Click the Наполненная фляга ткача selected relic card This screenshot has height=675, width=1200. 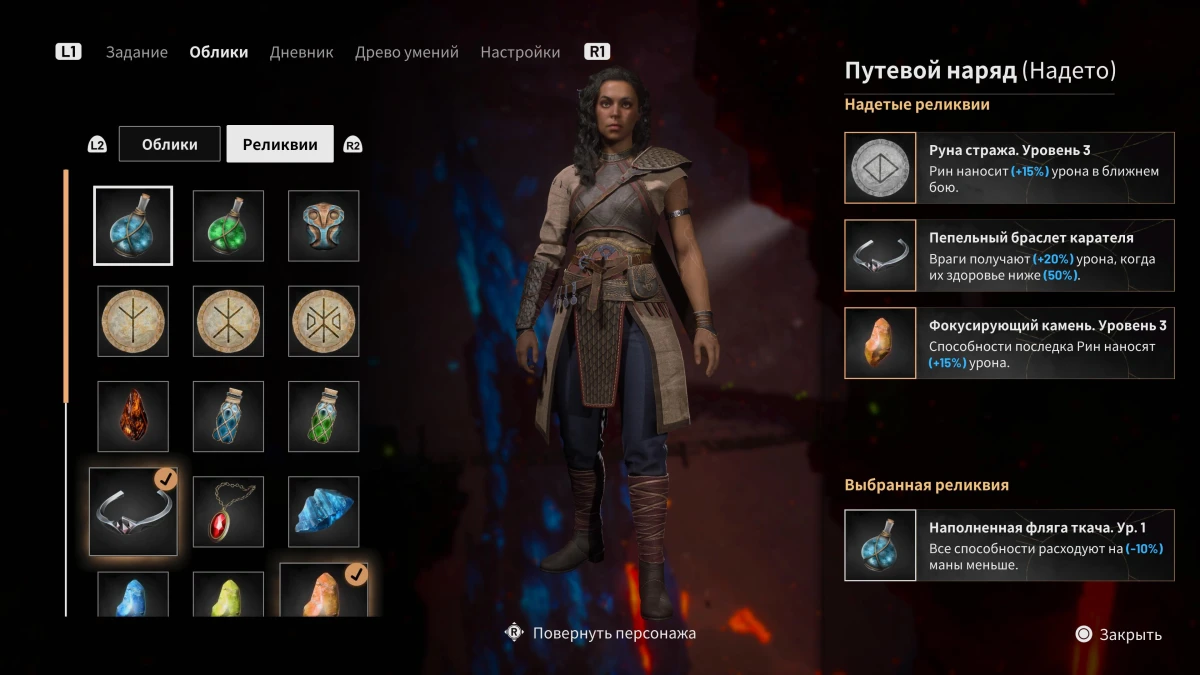[1009, 545]
